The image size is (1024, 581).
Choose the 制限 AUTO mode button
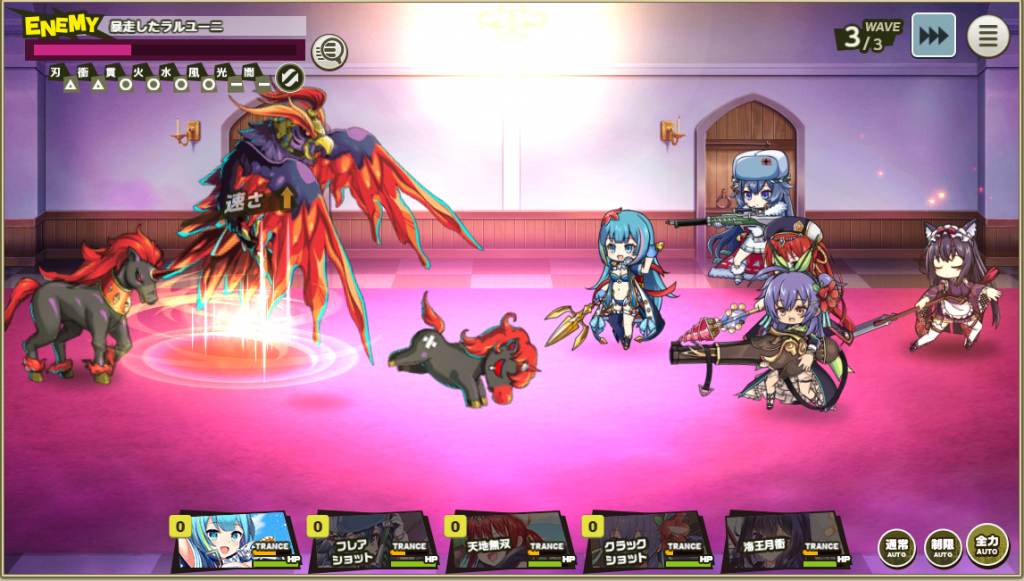click(942, 547)
